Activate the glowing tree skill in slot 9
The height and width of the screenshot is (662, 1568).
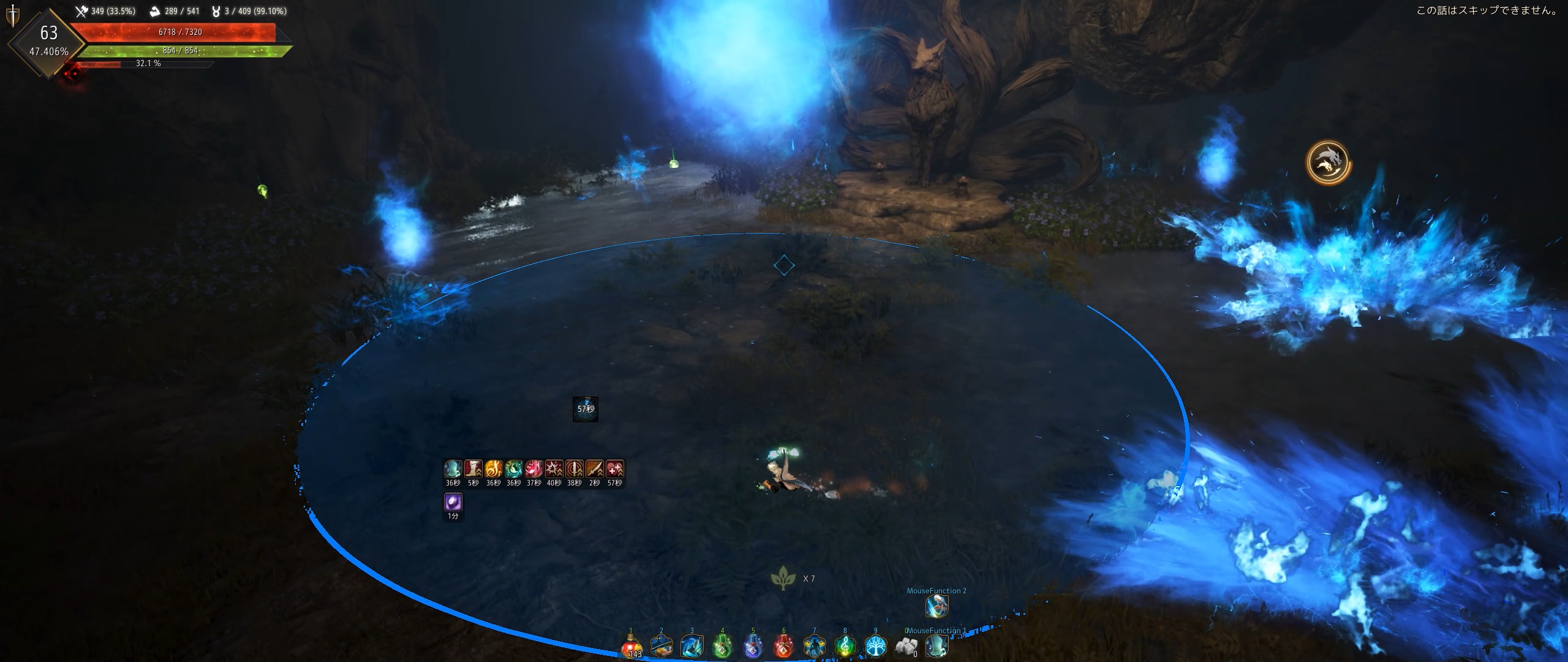[x=876, y=646]
